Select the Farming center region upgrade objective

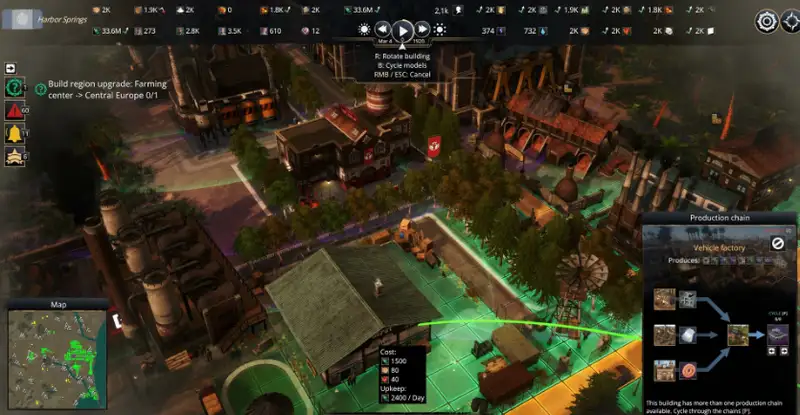[x=107, y=89]
